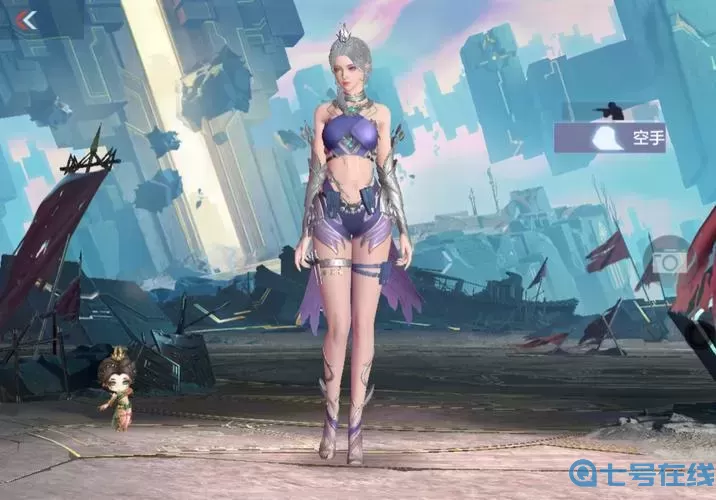Image resolution: width=716 pixels, height=500 pixels.
Task: Click the back arrow button
Action: 26,20
